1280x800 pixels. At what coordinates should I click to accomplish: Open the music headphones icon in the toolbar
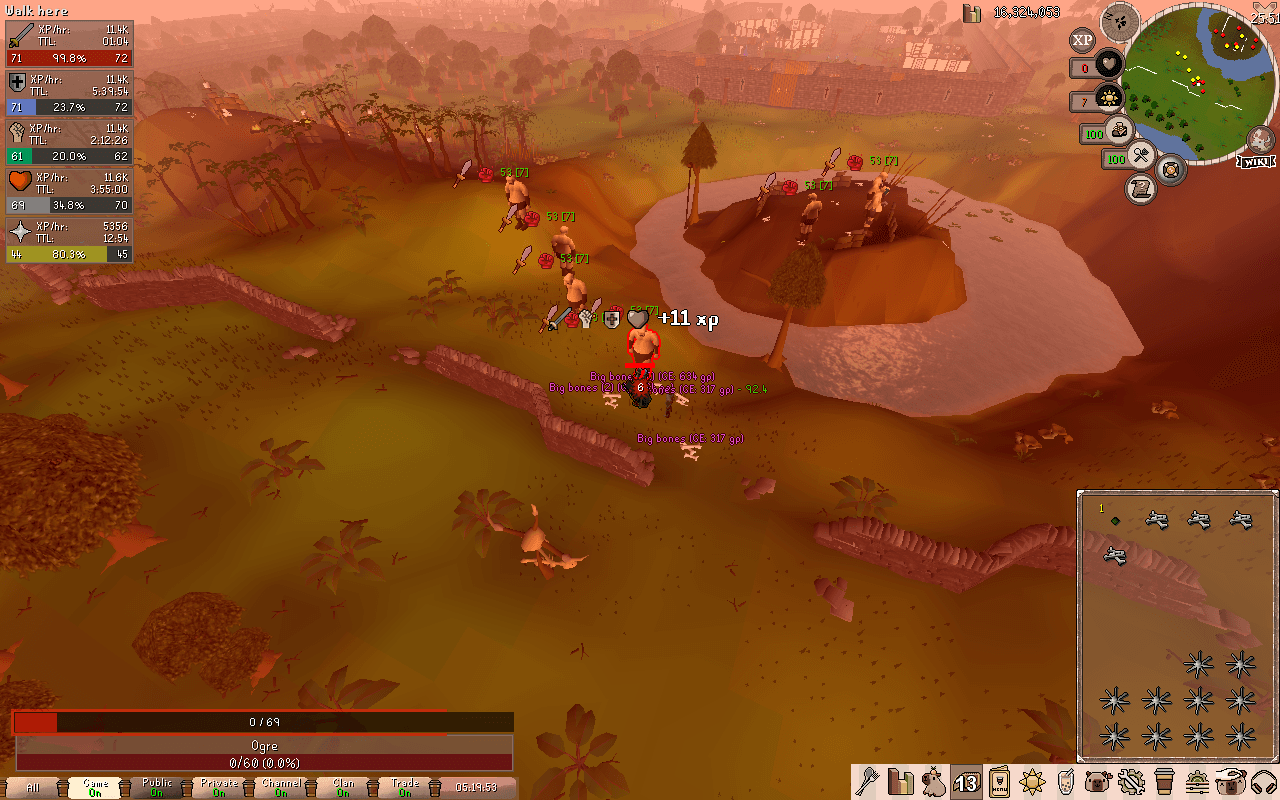(x=1263, y=783)
